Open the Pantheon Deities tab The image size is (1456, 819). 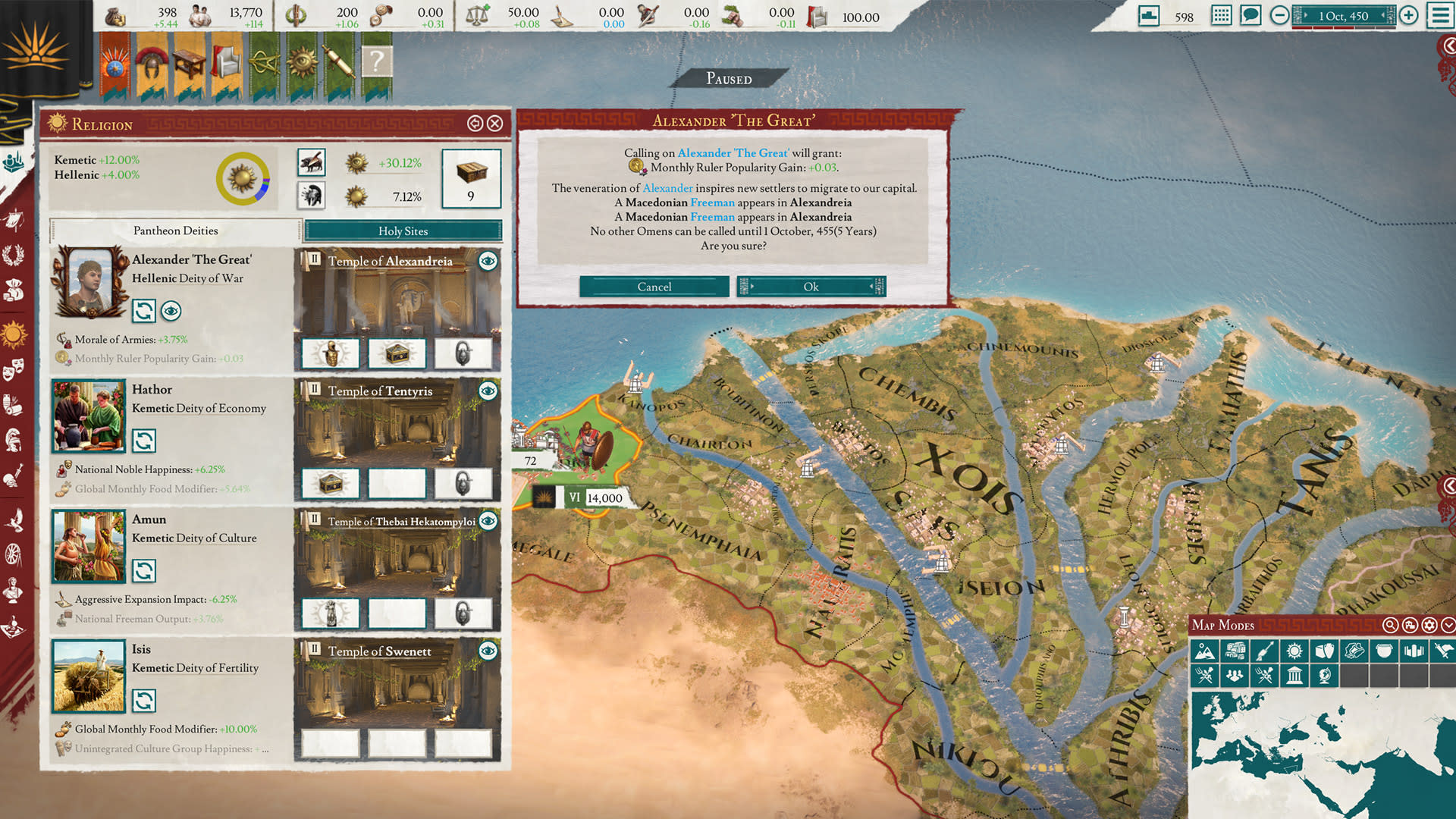(175, 231)
